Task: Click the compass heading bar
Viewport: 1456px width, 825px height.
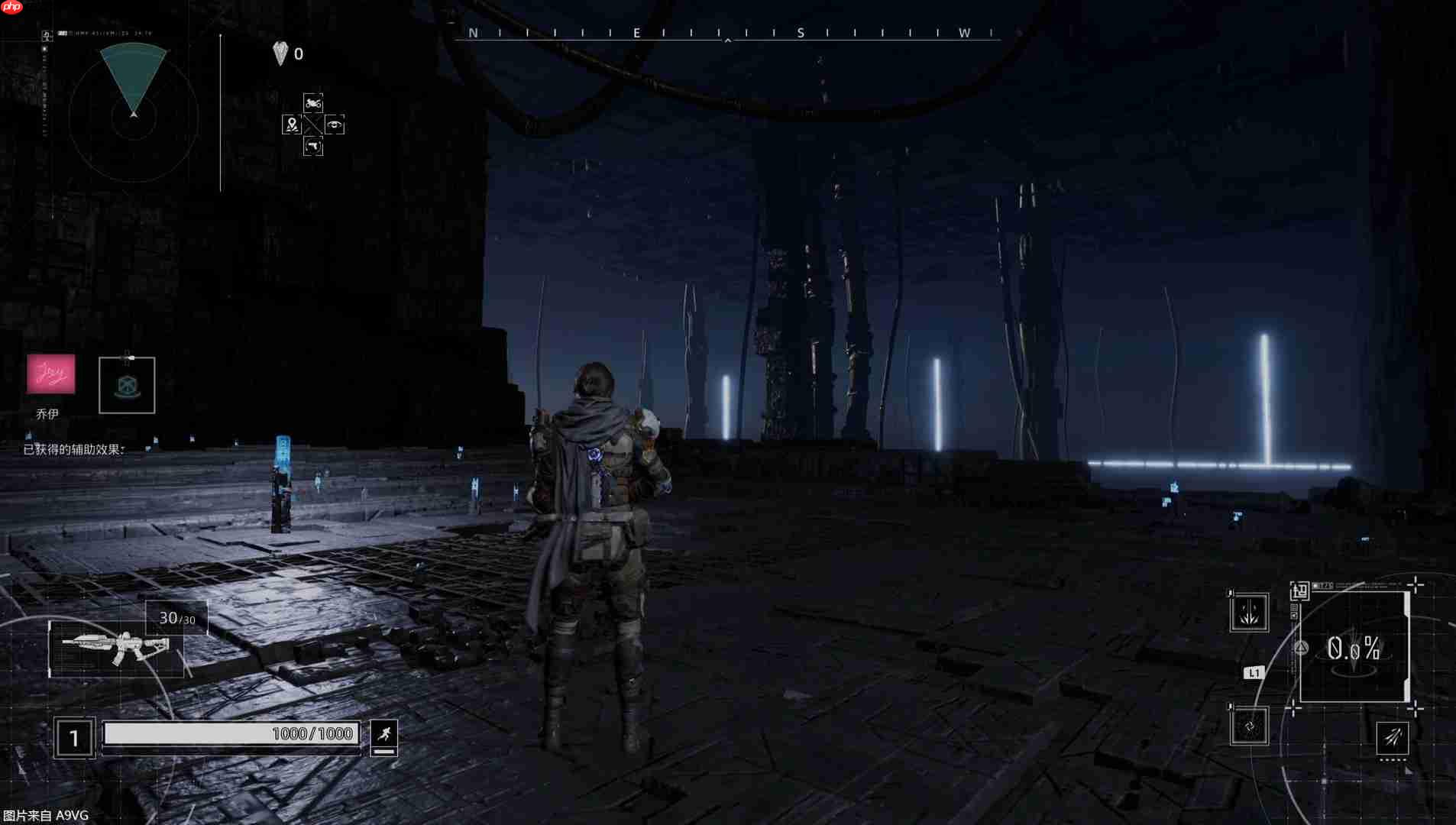Action: (727, 34)
